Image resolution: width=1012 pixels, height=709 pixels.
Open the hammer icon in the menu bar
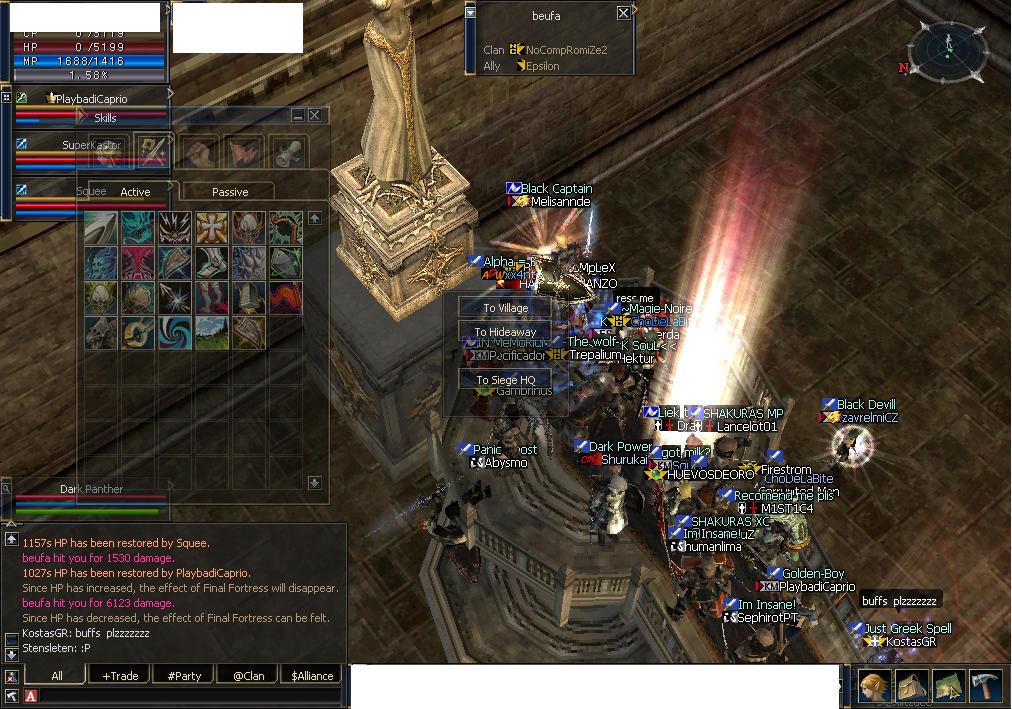987,686
